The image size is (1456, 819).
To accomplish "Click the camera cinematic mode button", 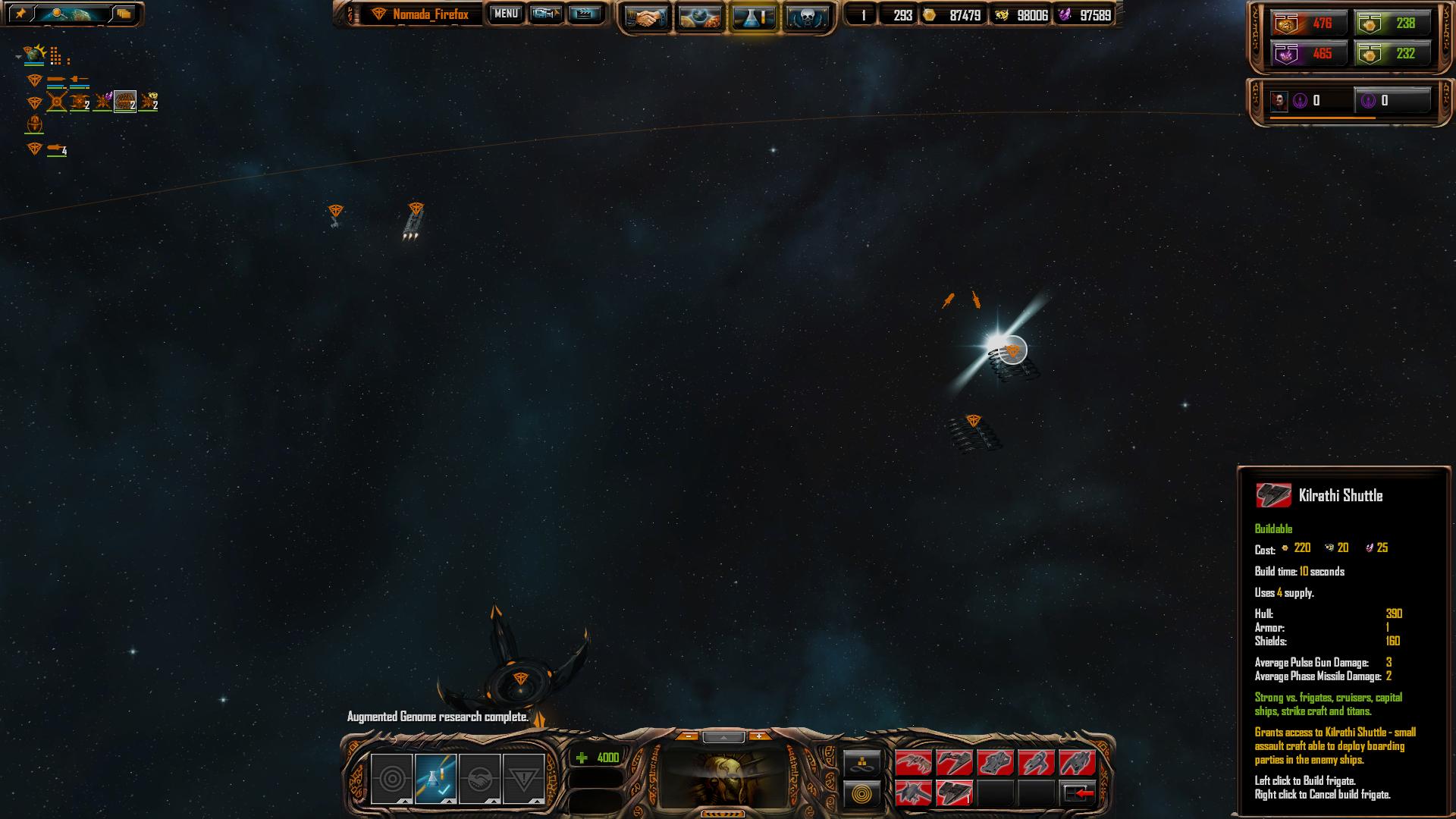I will click(546, 14).
